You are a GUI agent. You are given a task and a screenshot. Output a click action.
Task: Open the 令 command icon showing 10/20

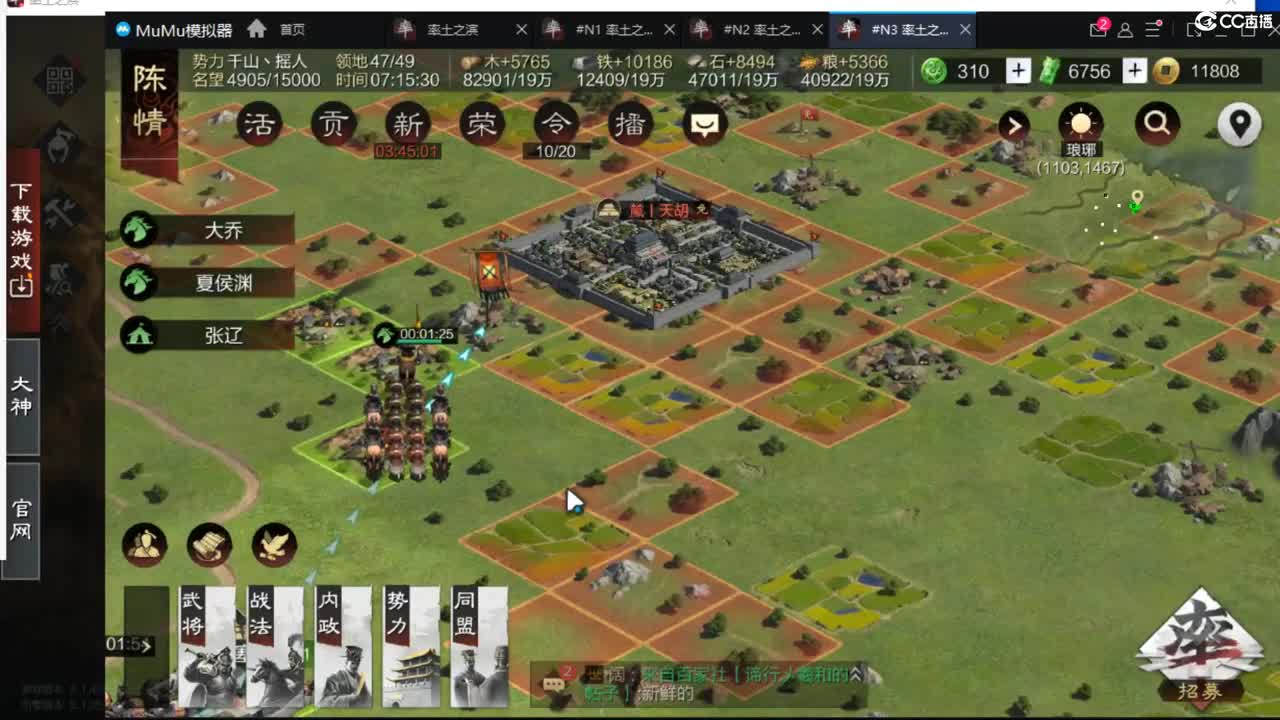[x=555, y=125]
